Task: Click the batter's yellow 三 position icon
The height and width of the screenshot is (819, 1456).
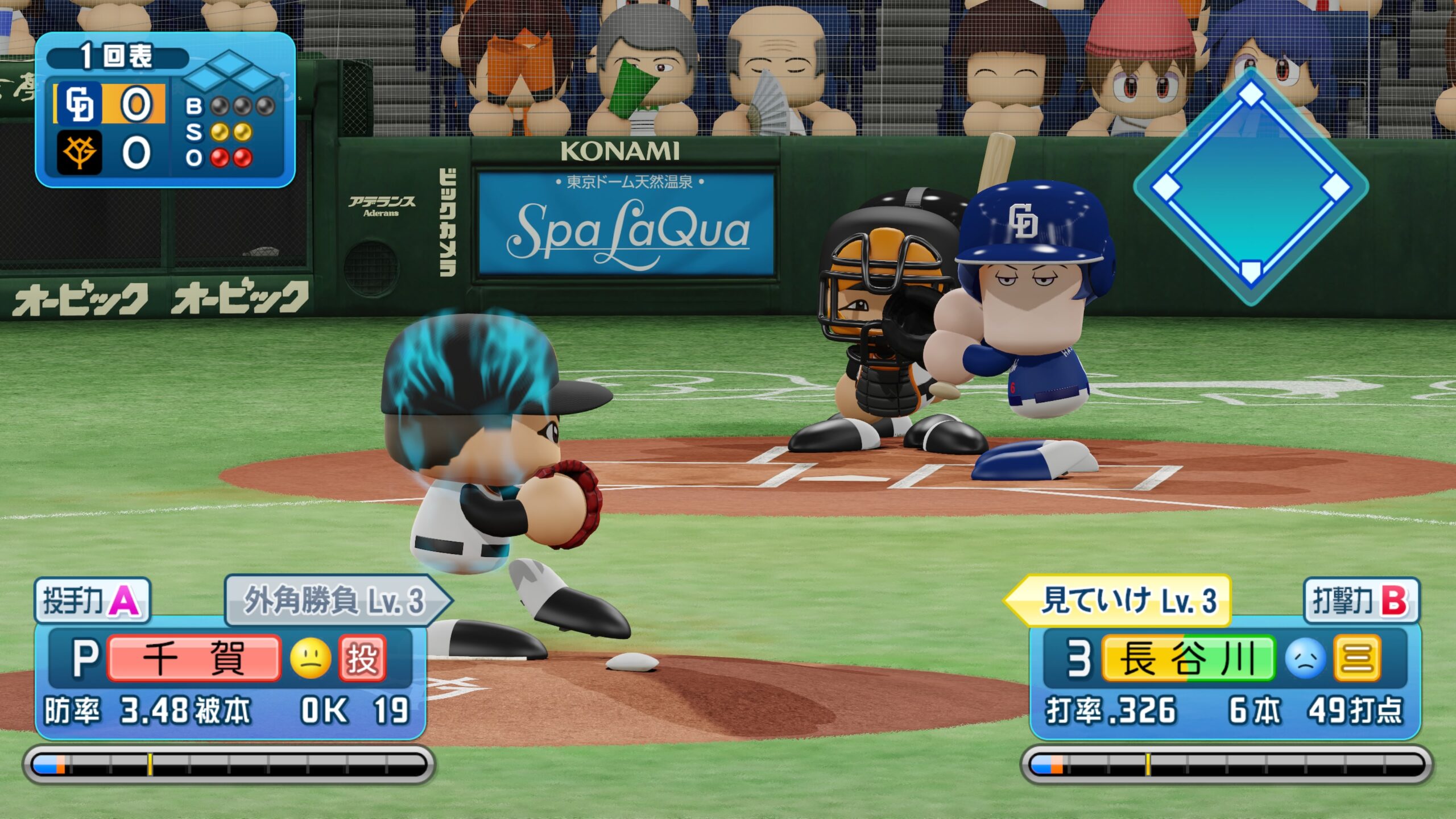Action: point(1357,659)
